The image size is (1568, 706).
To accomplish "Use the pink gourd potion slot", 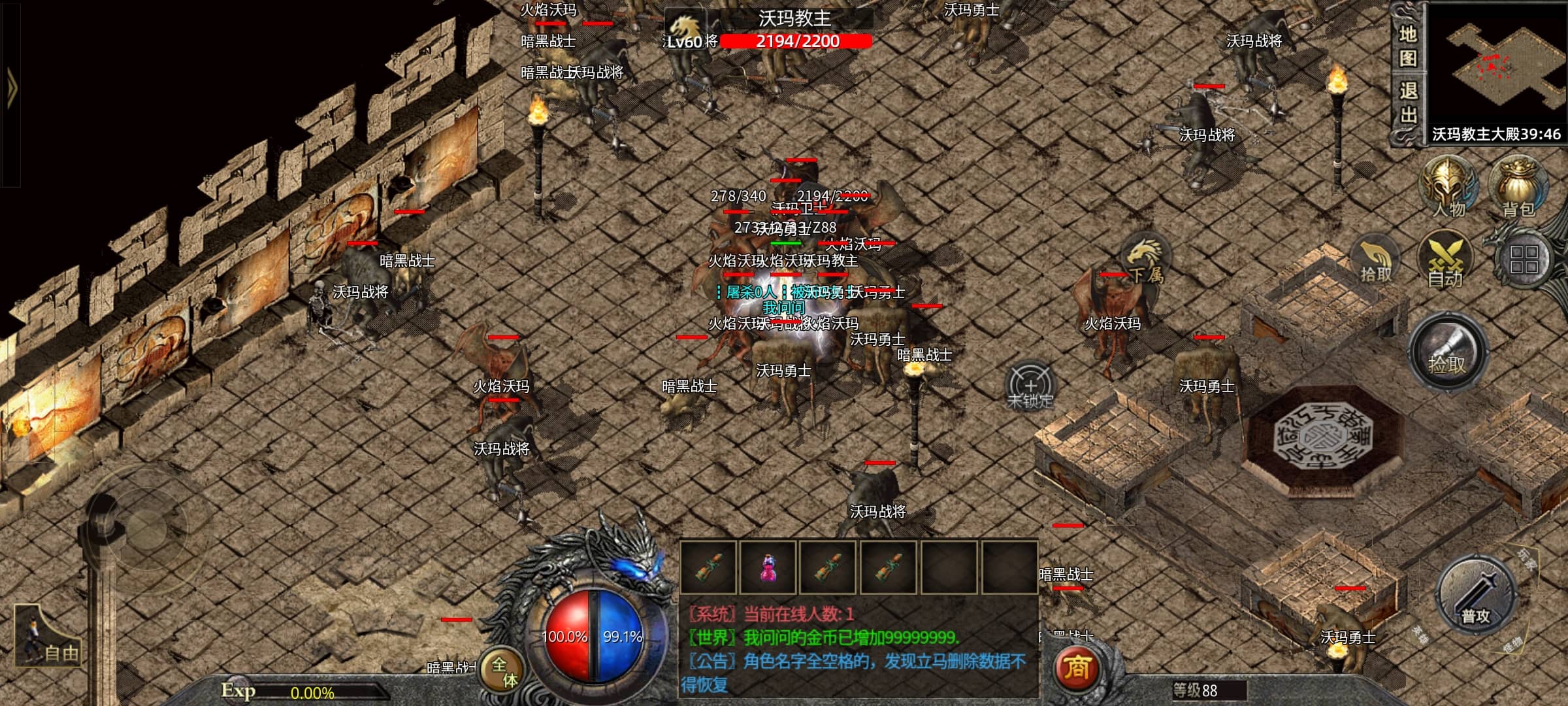I will (768, 567).
